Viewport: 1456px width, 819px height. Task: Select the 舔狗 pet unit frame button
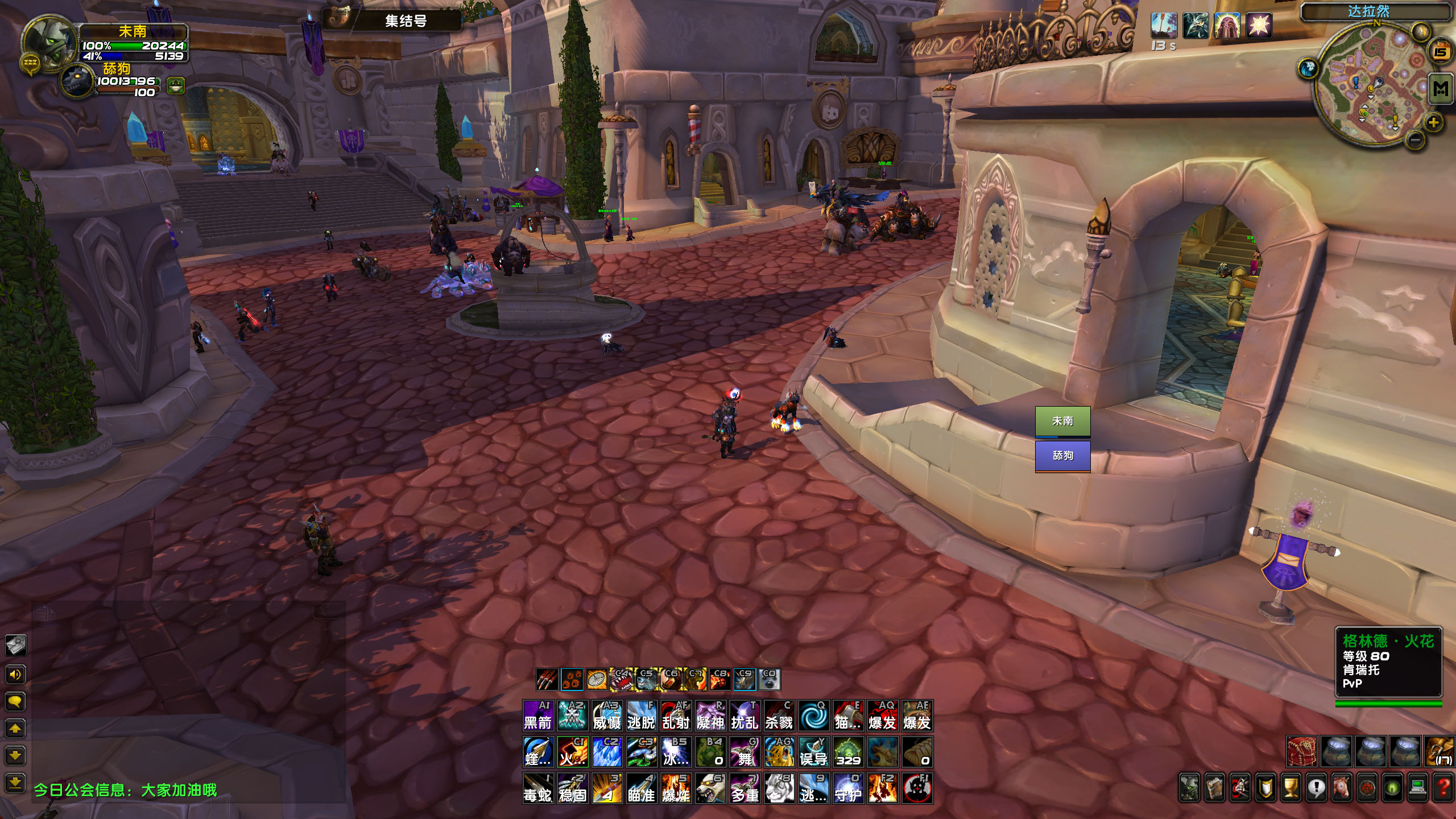coord(1062,456)
